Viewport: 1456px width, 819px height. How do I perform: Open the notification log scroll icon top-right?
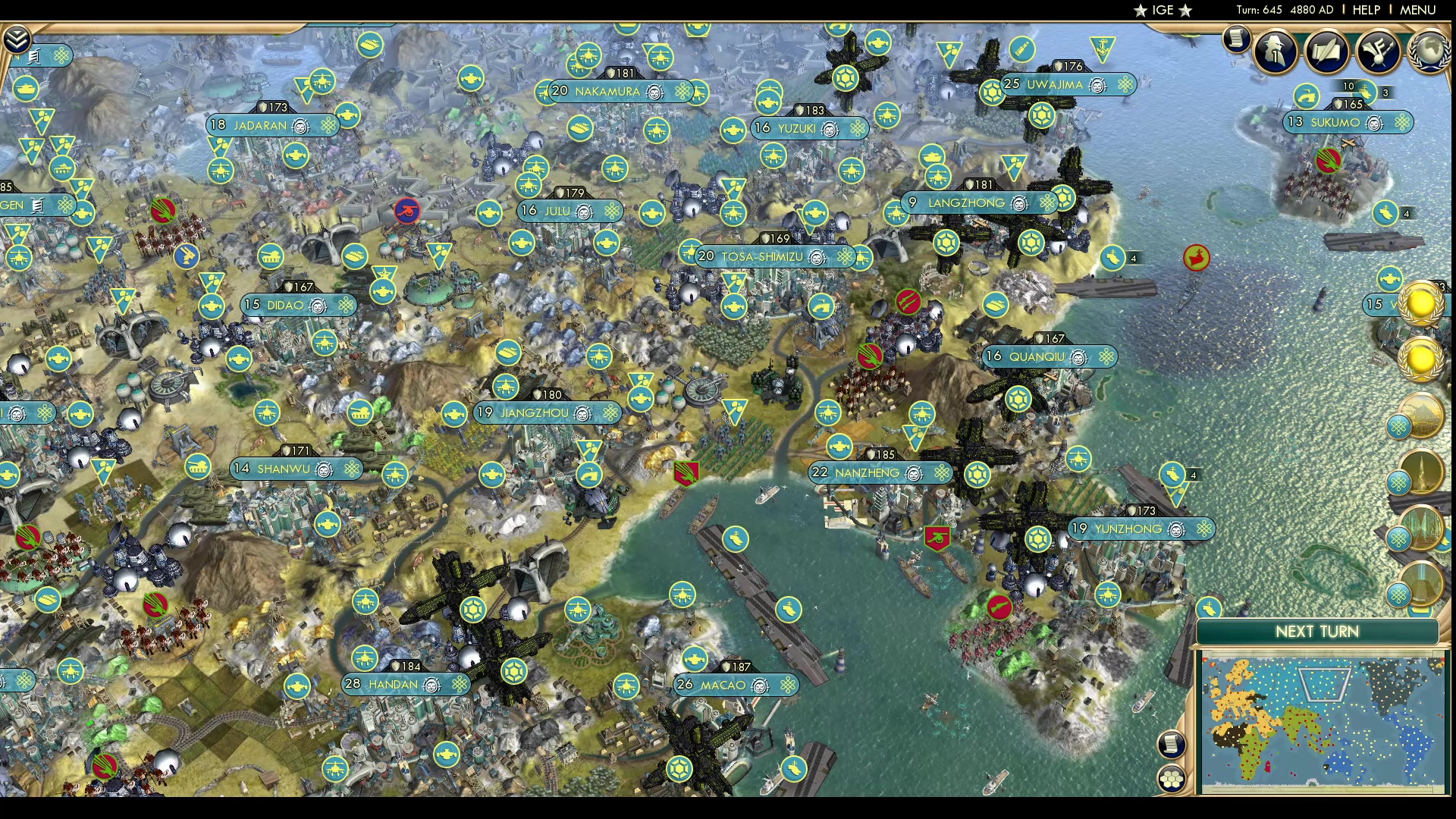click(x=1235, y=38)
